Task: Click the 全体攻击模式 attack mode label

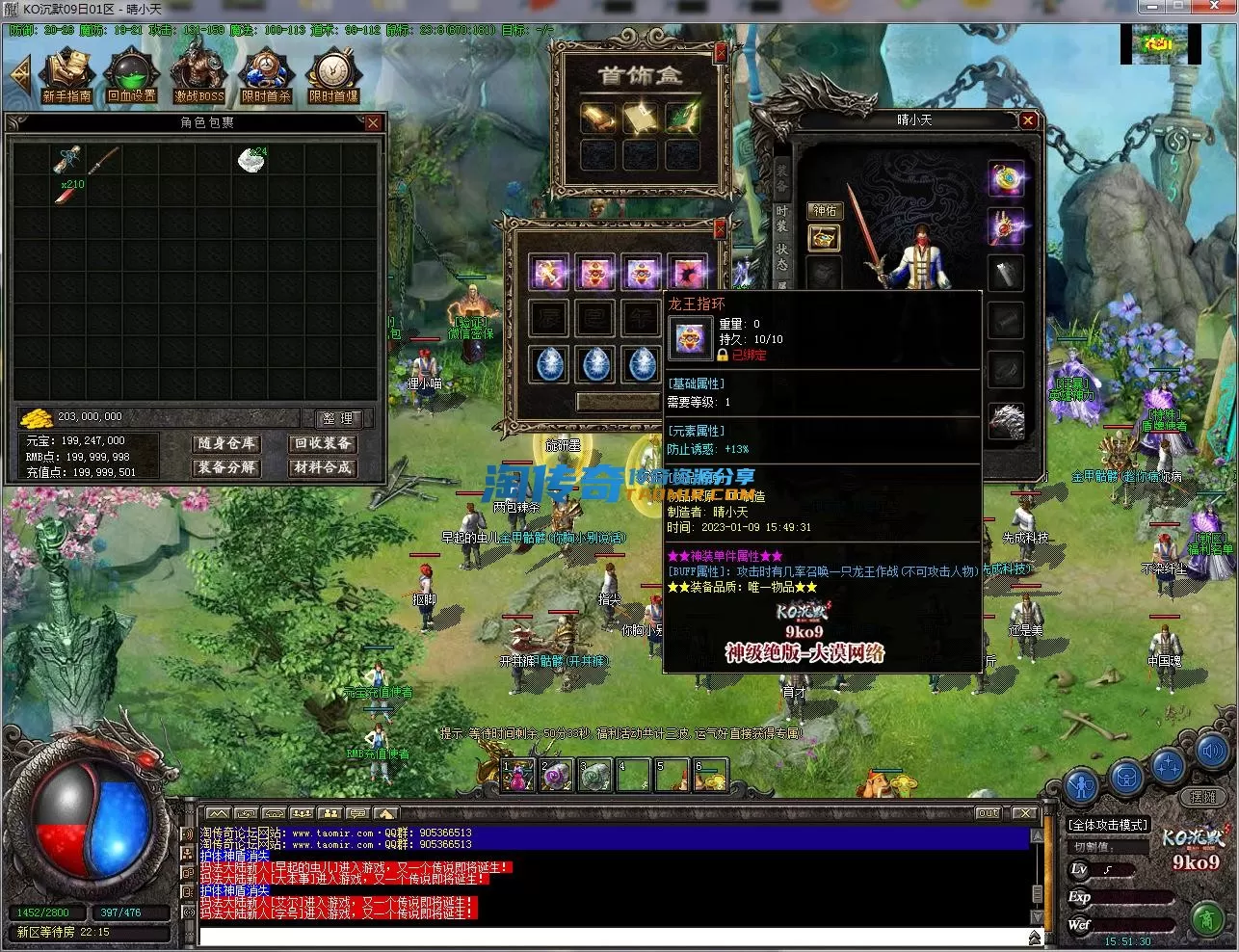Action: point(1108,825)
